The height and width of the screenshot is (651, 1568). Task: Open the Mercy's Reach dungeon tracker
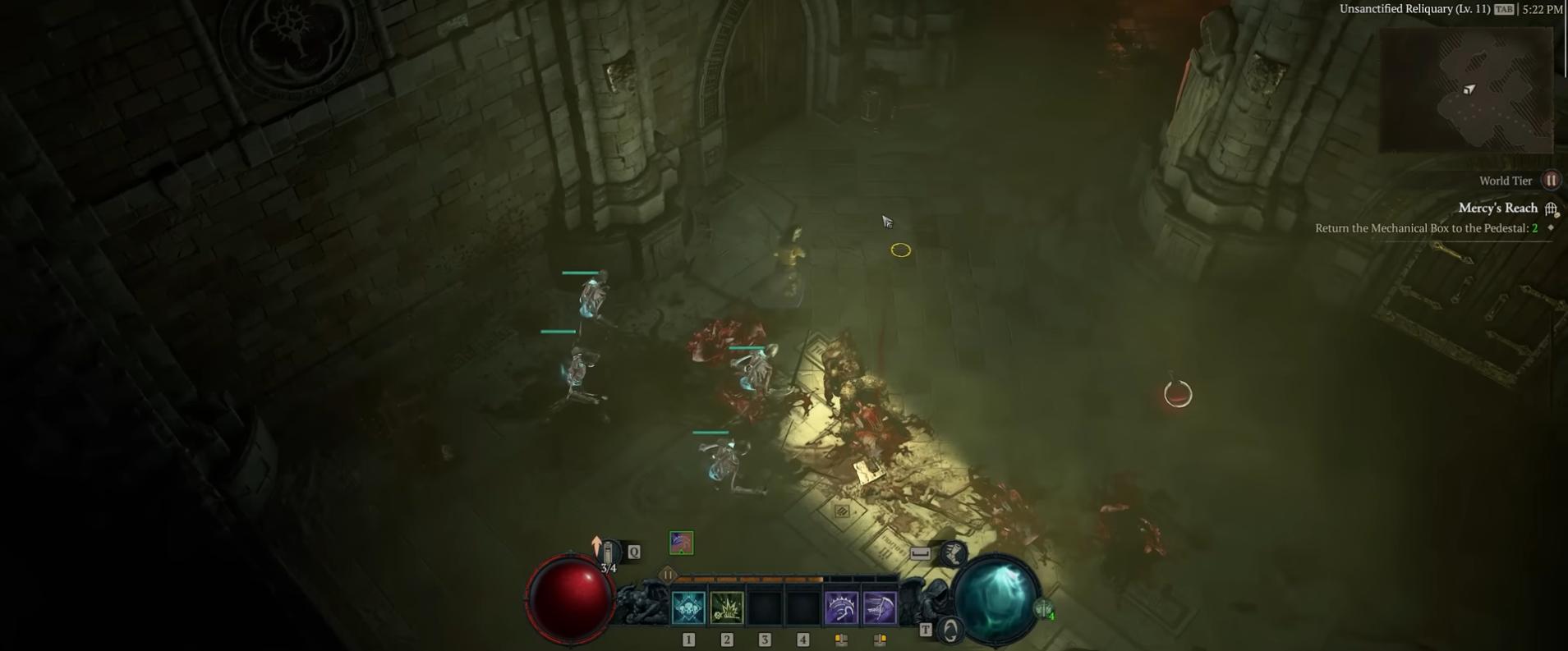pyautogui.click(x=1497, y=209)
